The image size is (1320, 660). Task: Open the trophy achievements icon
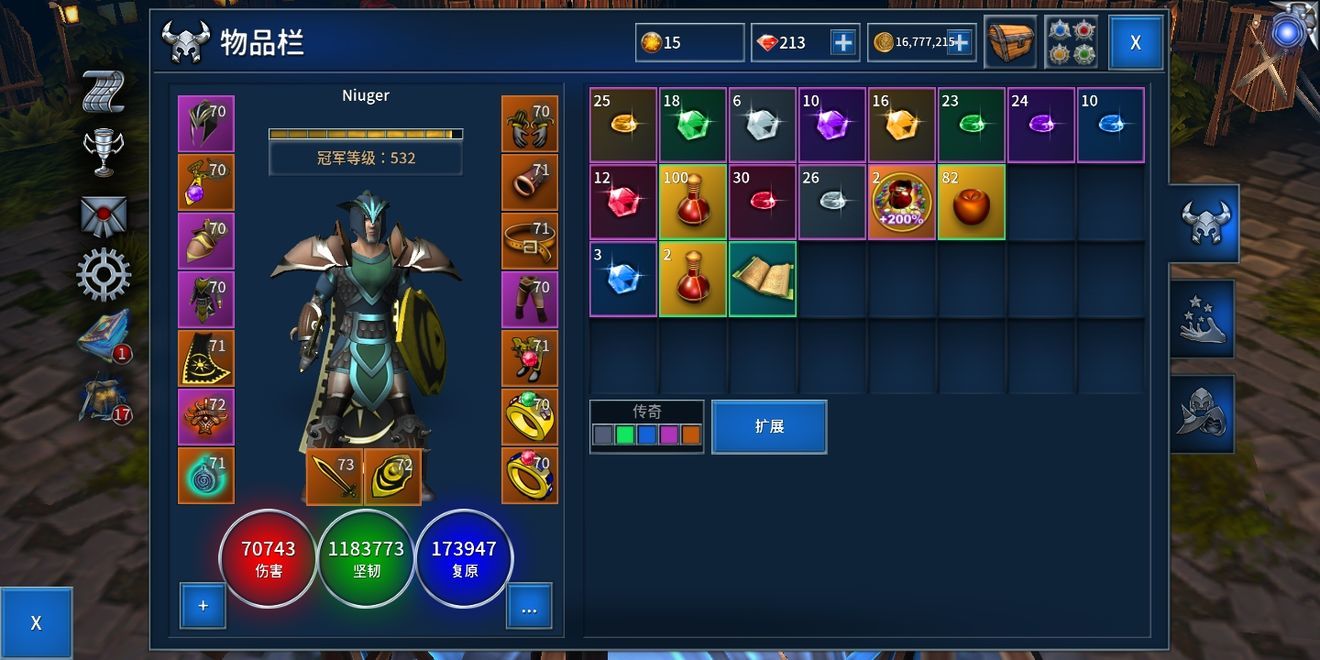coord(103,153)
